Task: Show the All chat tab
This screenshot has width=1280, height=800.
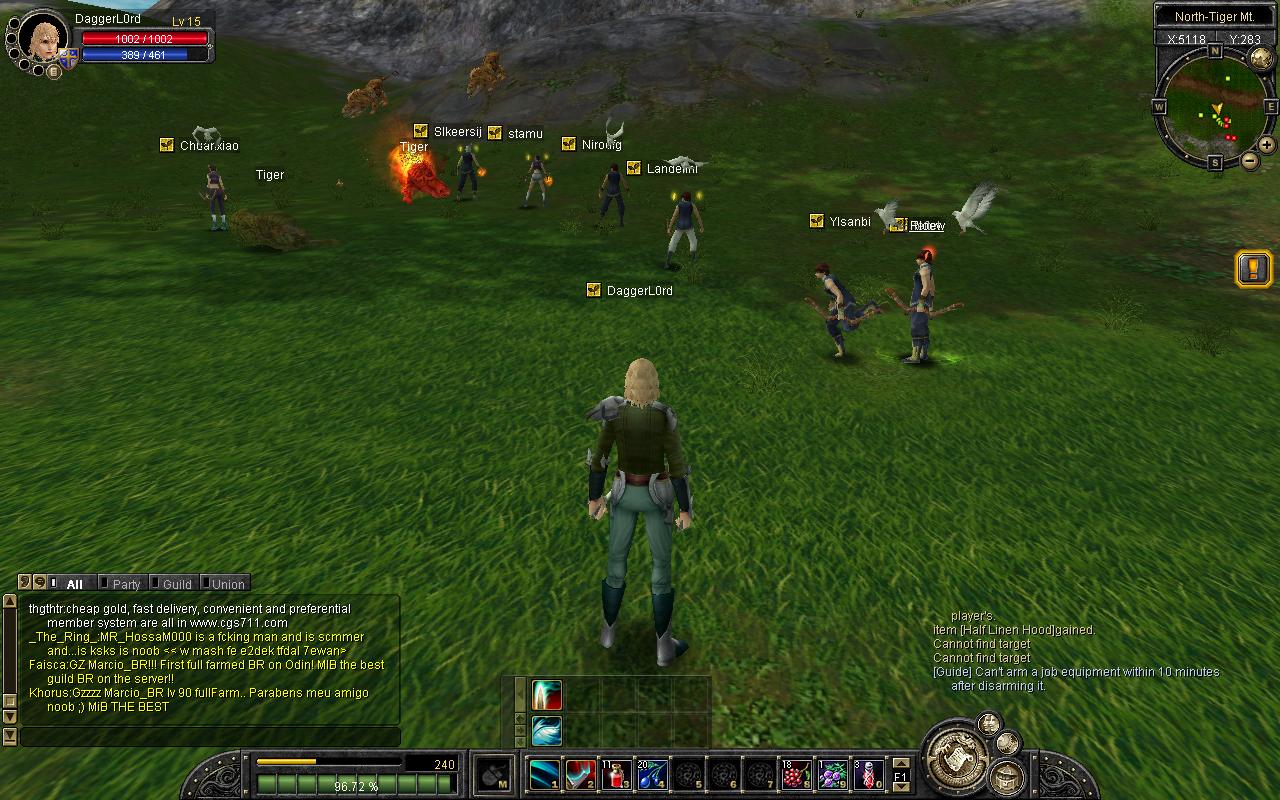Action: click(x=74, y=584)
